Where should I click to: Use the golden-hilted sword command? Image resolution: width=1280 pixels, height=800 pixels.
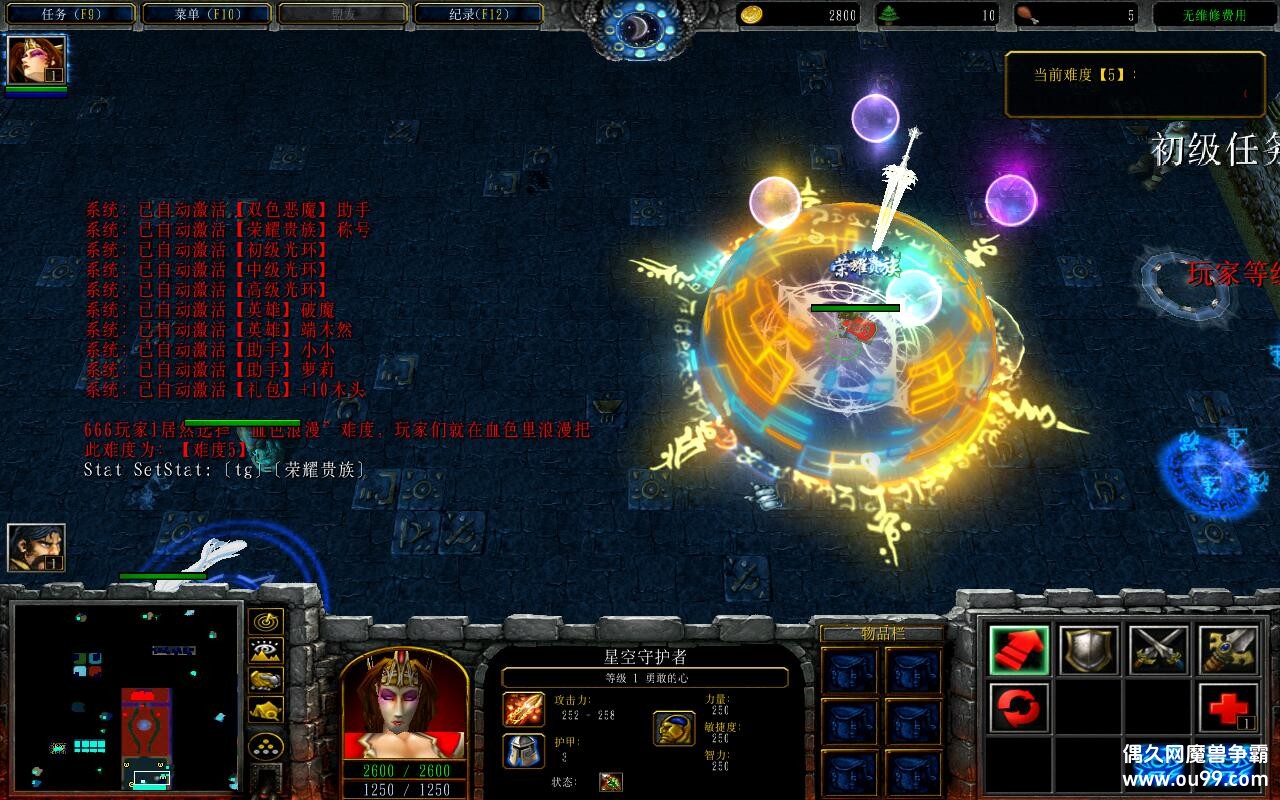click(x=1228, y=651)
